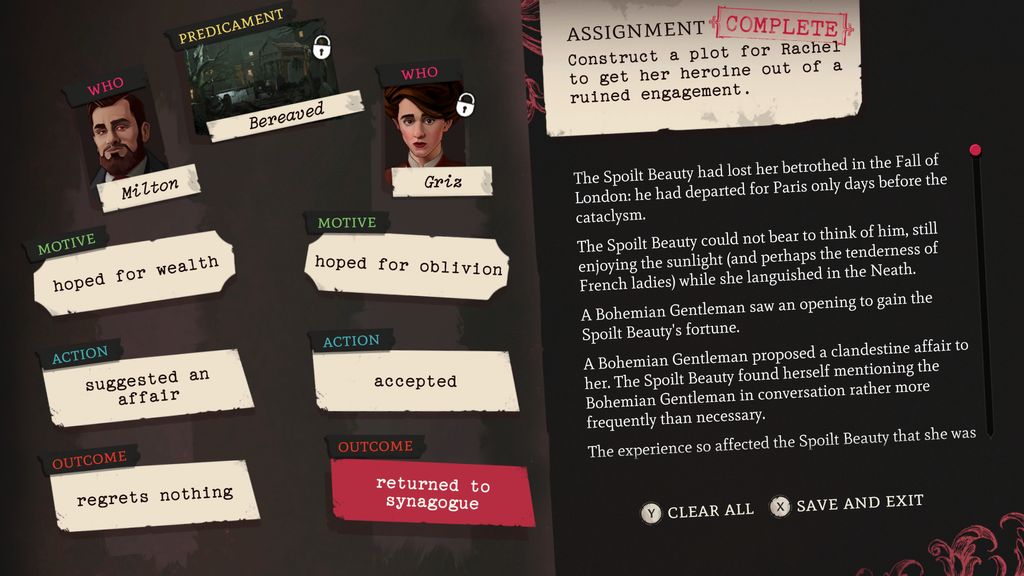Pick the 'accepted' action card
The image size is (1024, 576).
pos(415,381)
